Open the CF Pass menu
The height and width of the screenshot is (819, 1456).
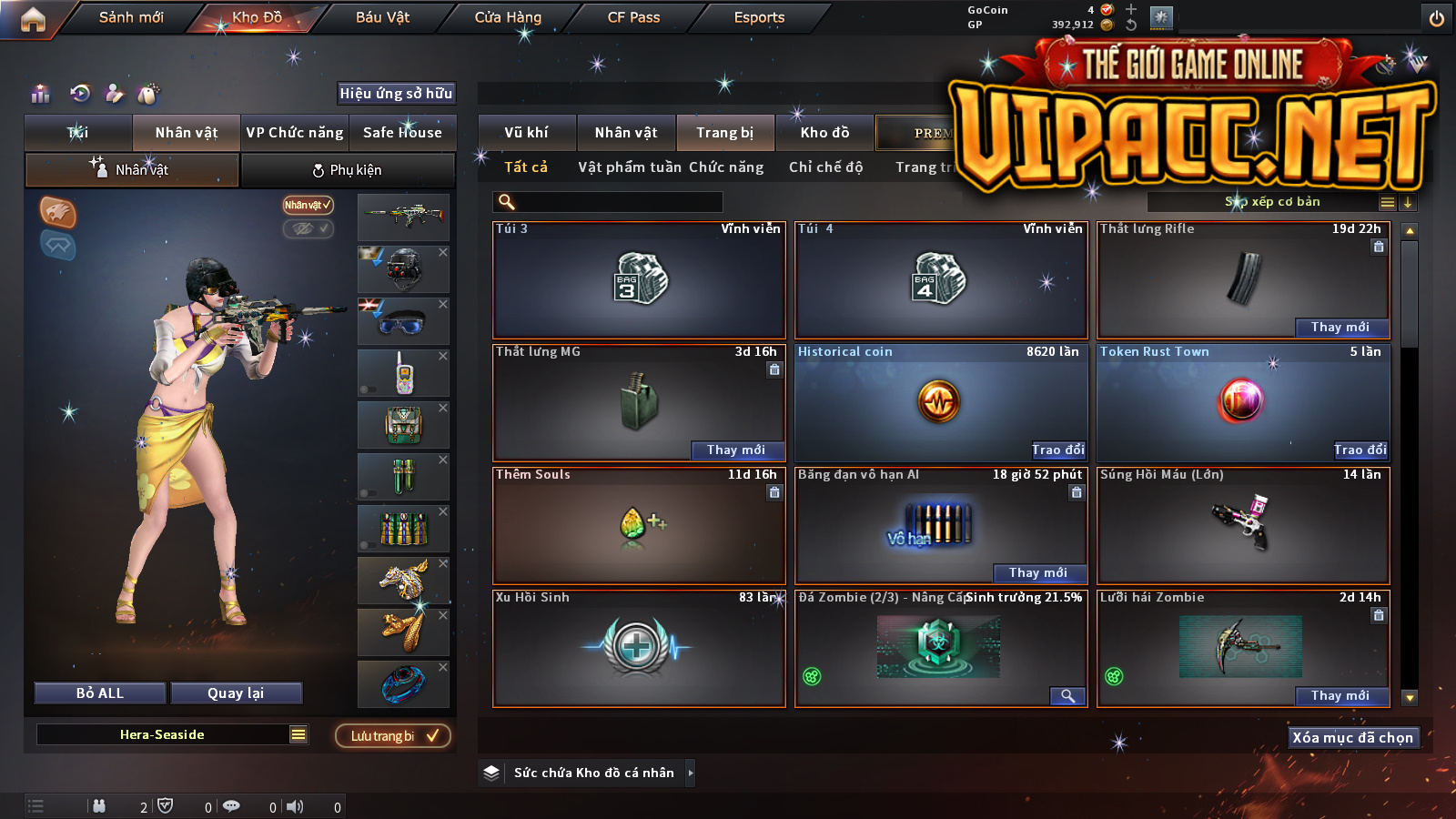(633, 17)
